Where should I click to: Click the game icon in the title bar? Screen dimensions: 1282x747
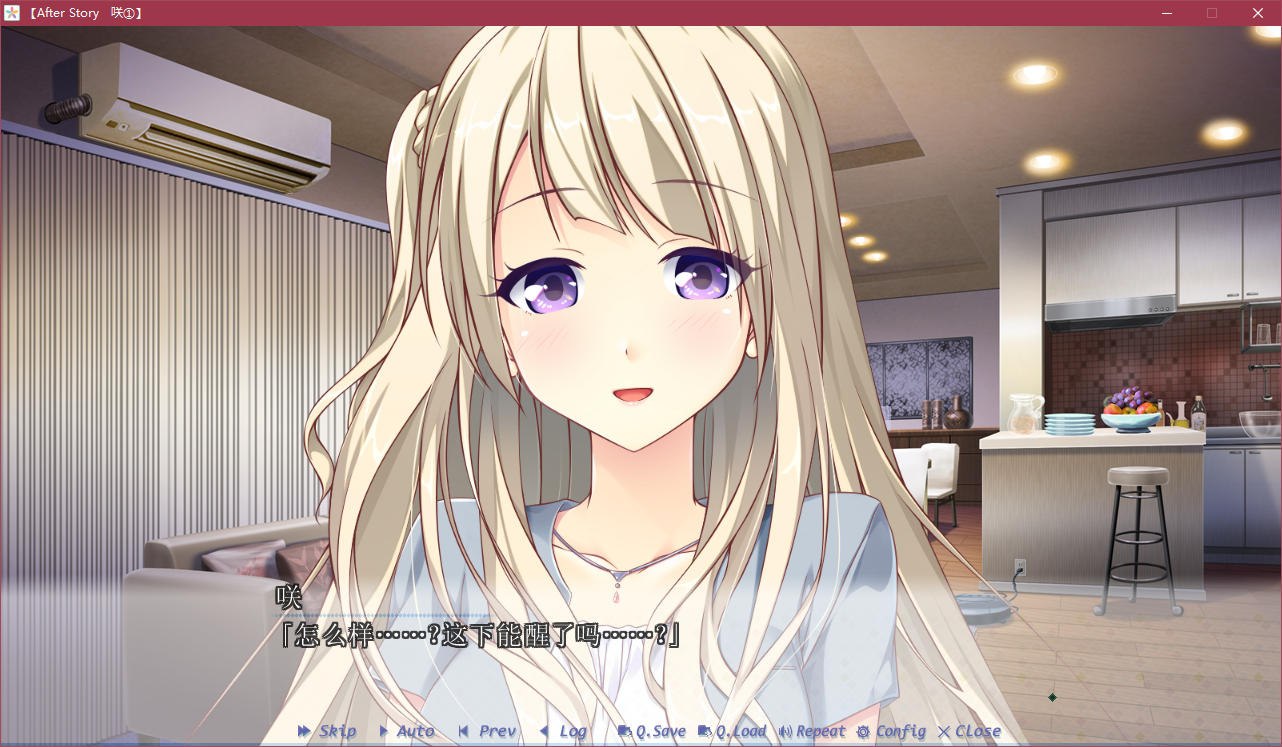click(11, 13)
